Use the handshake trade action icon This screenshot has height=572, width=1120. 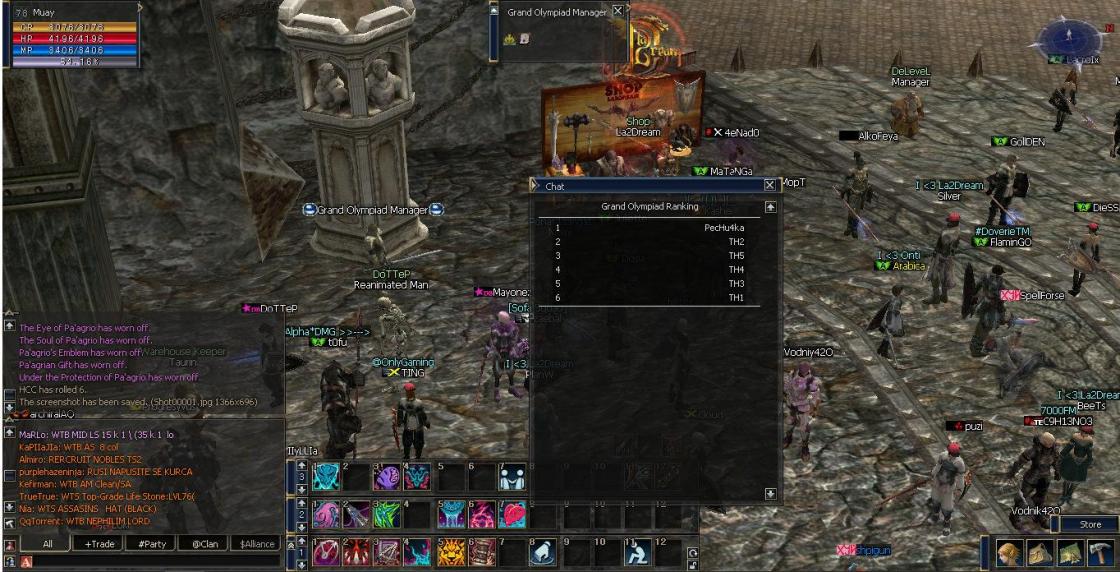click(x=513, y=477)
